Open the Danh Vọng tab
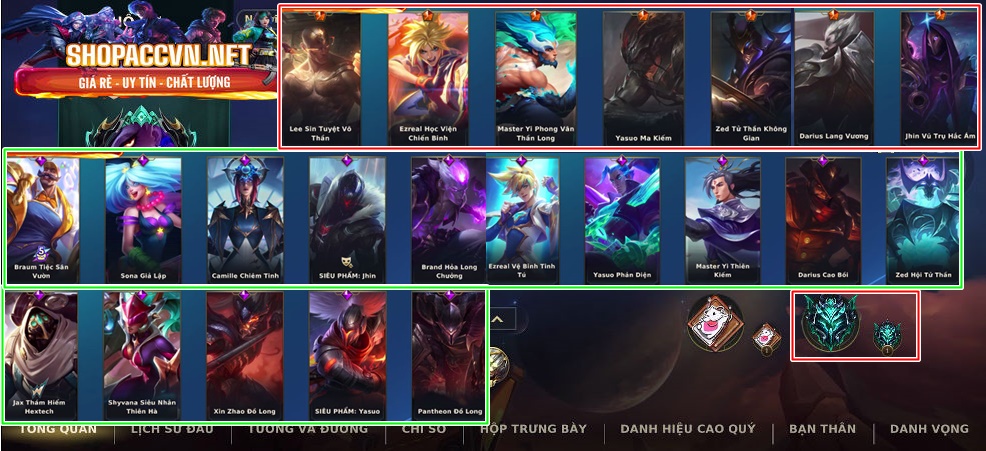 coord(929,430)
